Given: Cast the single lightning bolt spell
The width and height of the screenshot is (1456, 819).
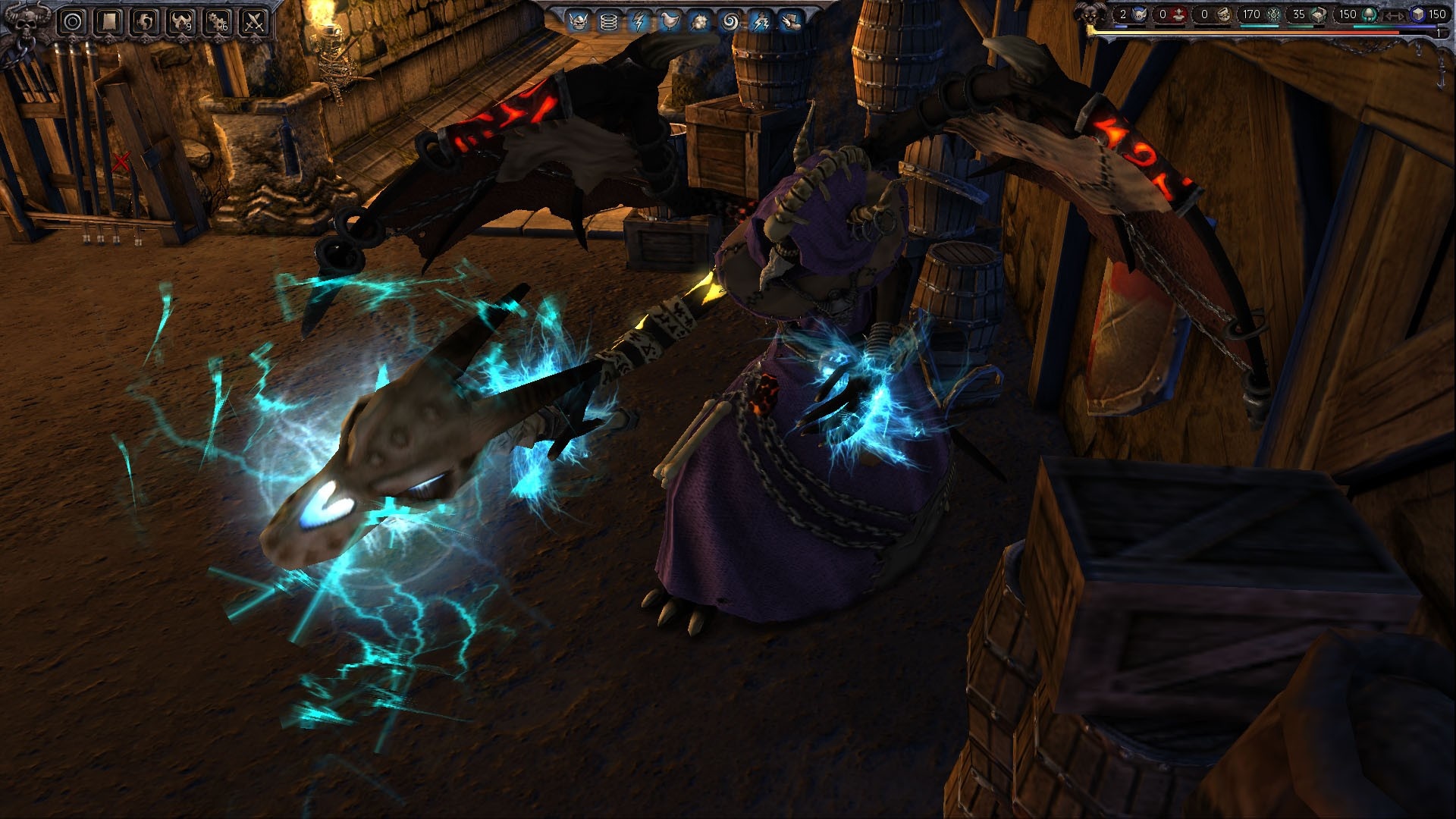Looking at the screenshot, I should [639, 22].
